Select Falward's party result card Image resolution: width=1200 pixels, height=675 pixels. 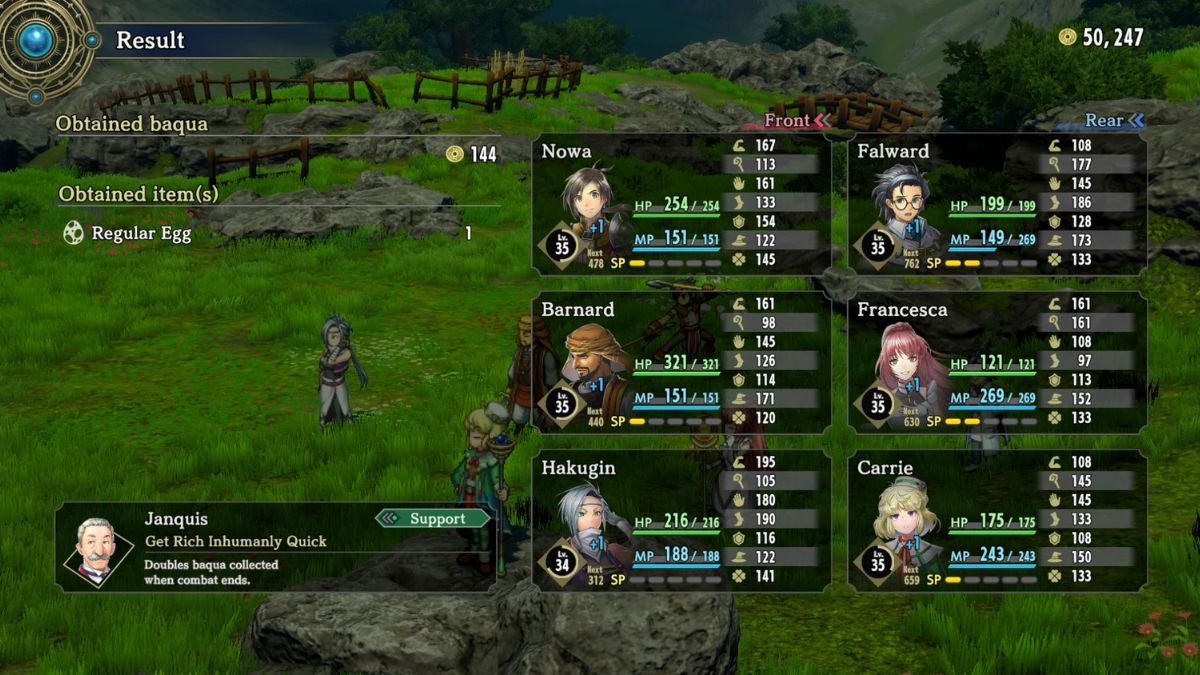click(x=997, y=205)
